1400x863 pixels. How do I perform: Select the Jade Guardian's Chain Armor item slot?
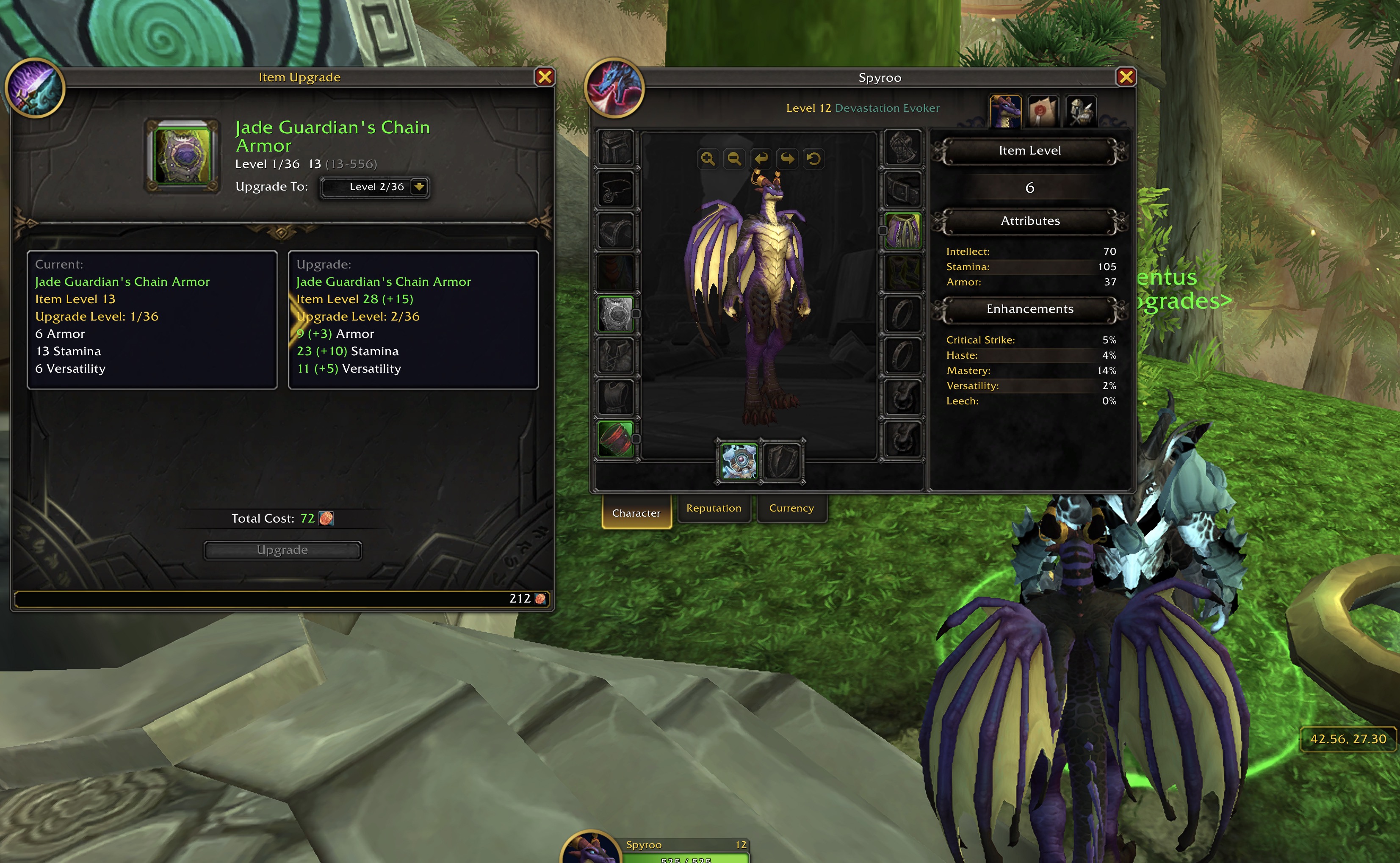[183, 156]
